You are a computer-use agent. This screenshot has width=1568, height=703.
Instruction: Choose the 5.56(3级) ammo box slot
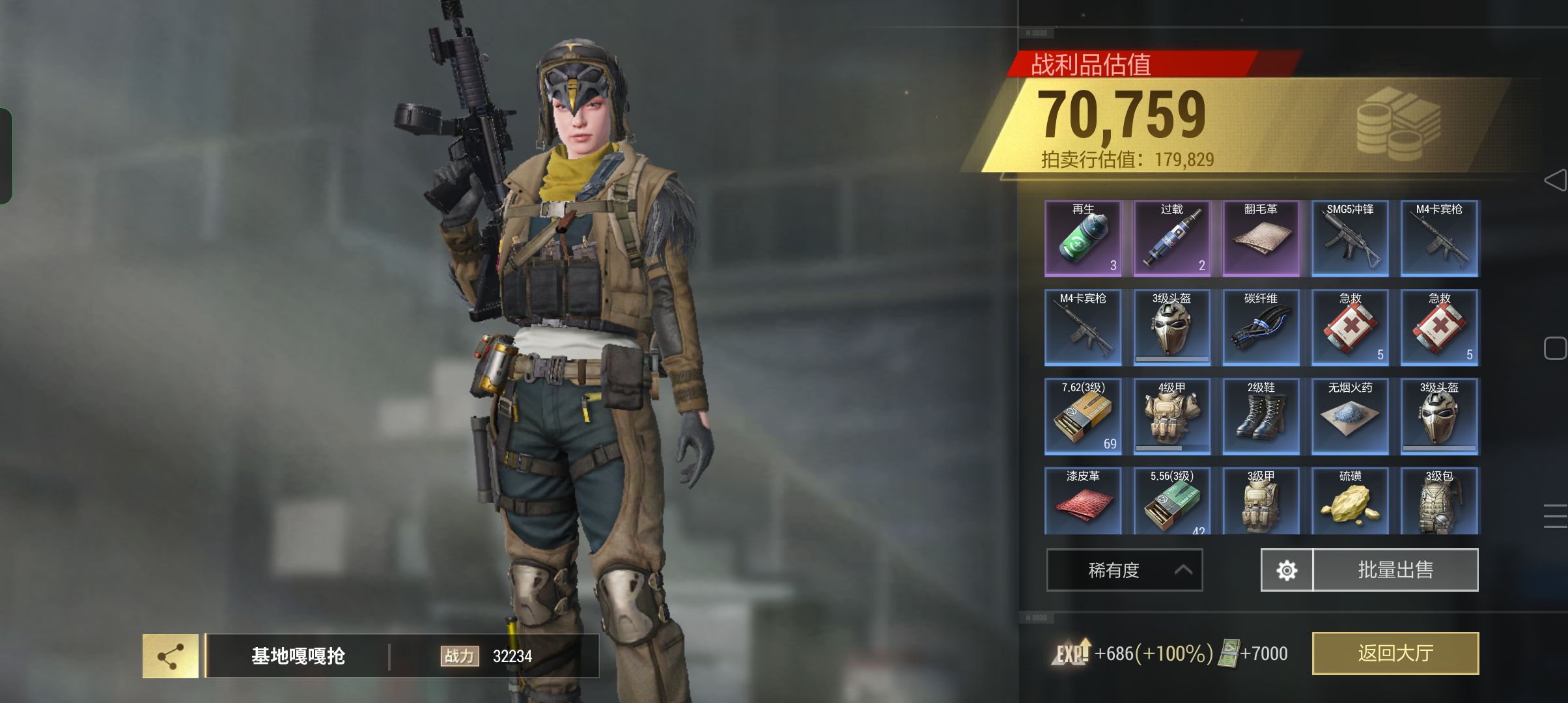[x=1171, y=501]
